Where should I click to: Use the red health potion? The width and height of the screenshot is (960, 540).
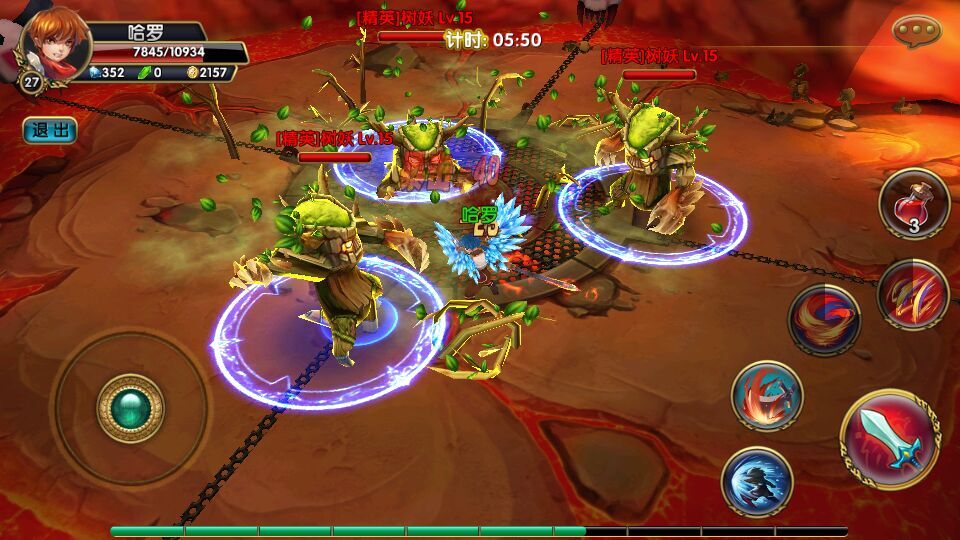913,203
